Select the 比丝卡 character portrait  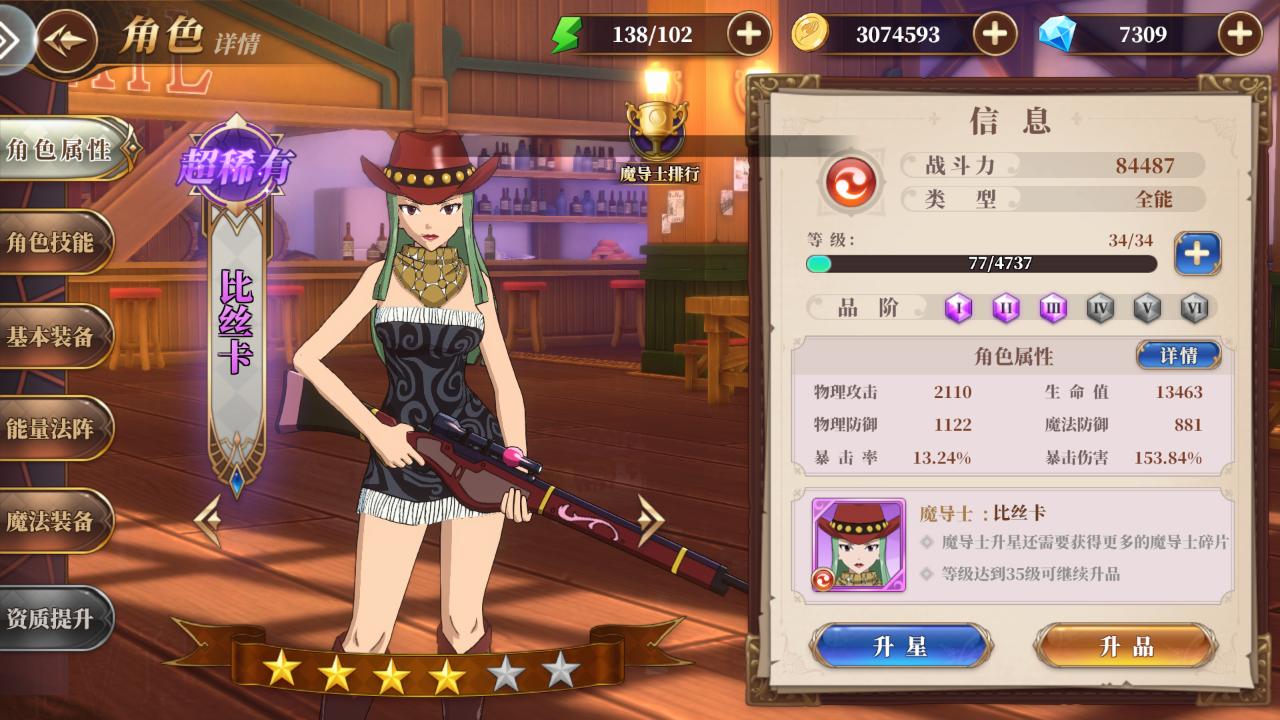pos(859,545)
